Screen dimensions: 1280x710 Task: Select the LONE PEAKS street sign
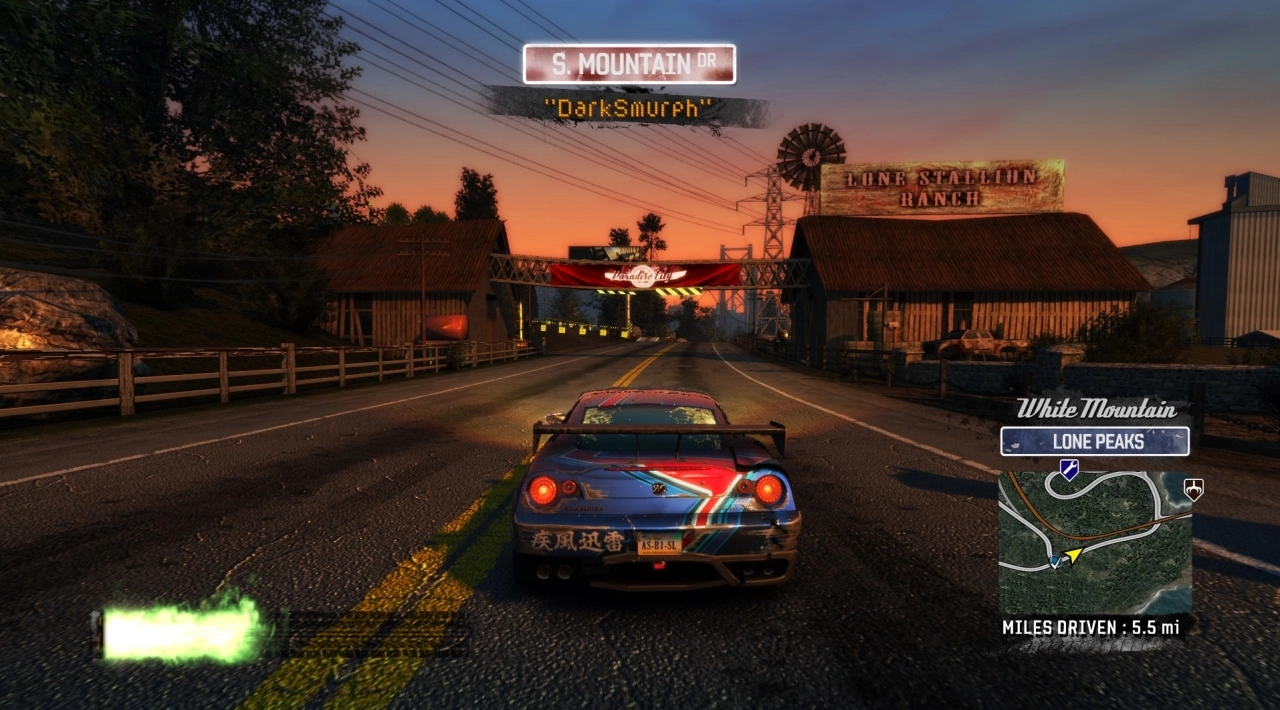[1094, 441]
